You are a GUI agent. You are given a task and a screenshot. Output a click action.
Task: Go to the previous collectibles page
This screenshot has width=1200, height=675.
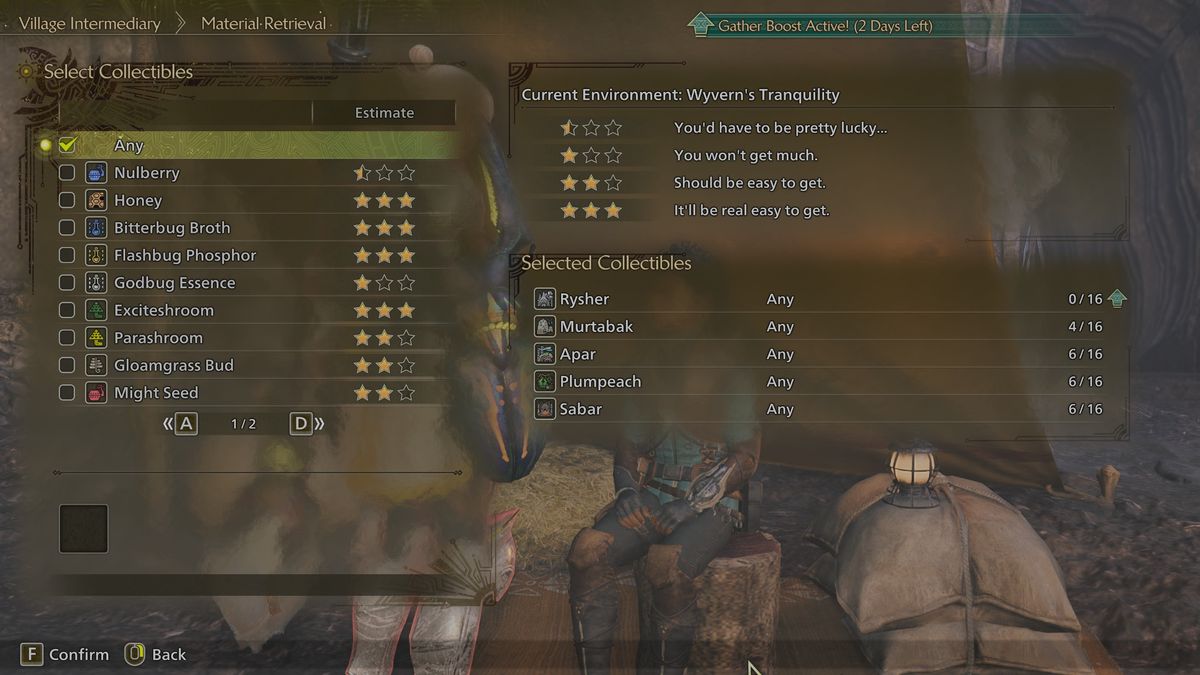(181, 424)
